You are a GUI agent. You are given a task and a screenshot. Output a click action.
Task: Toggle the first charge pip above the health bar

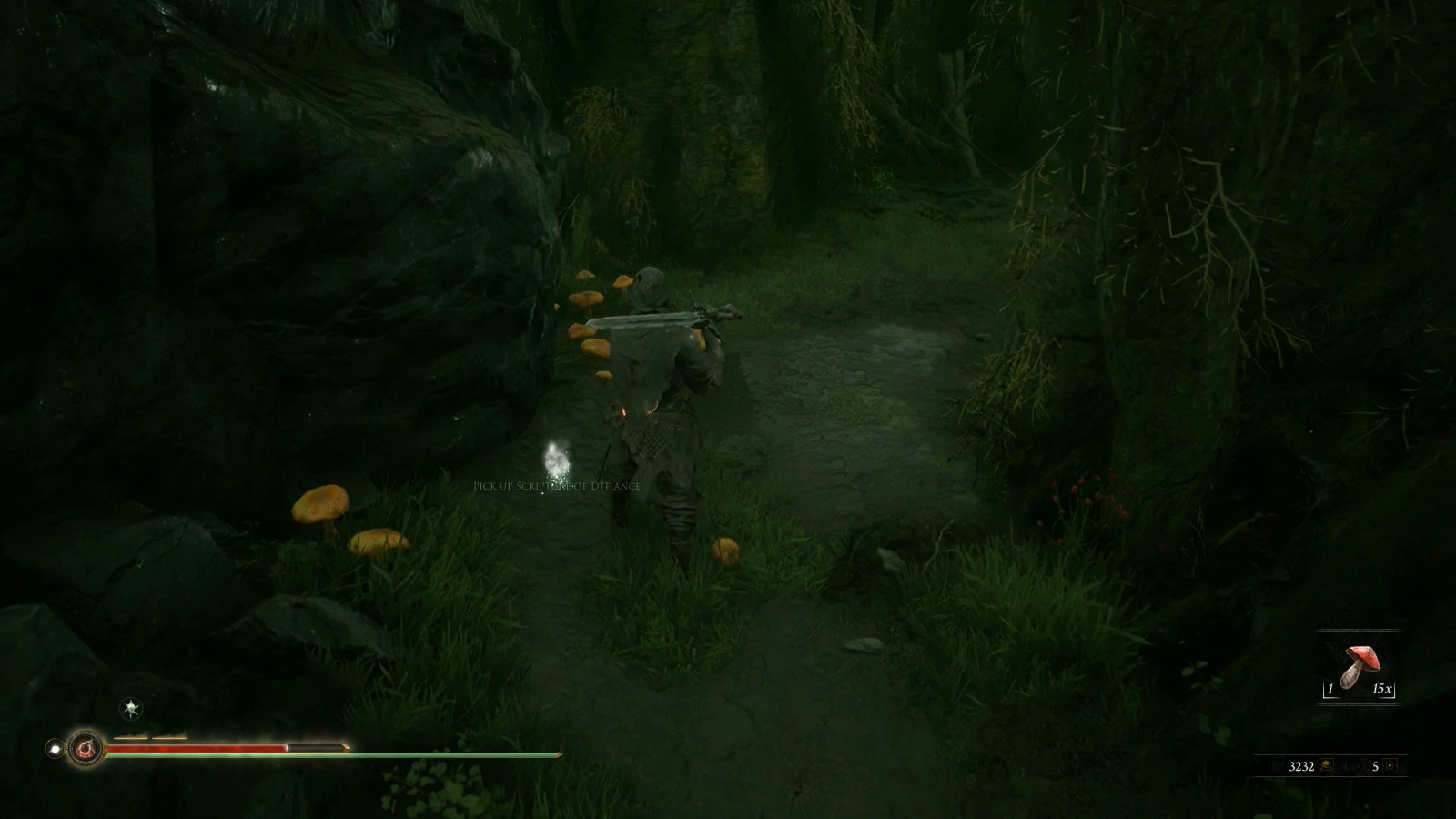click(x=130, y=737)
